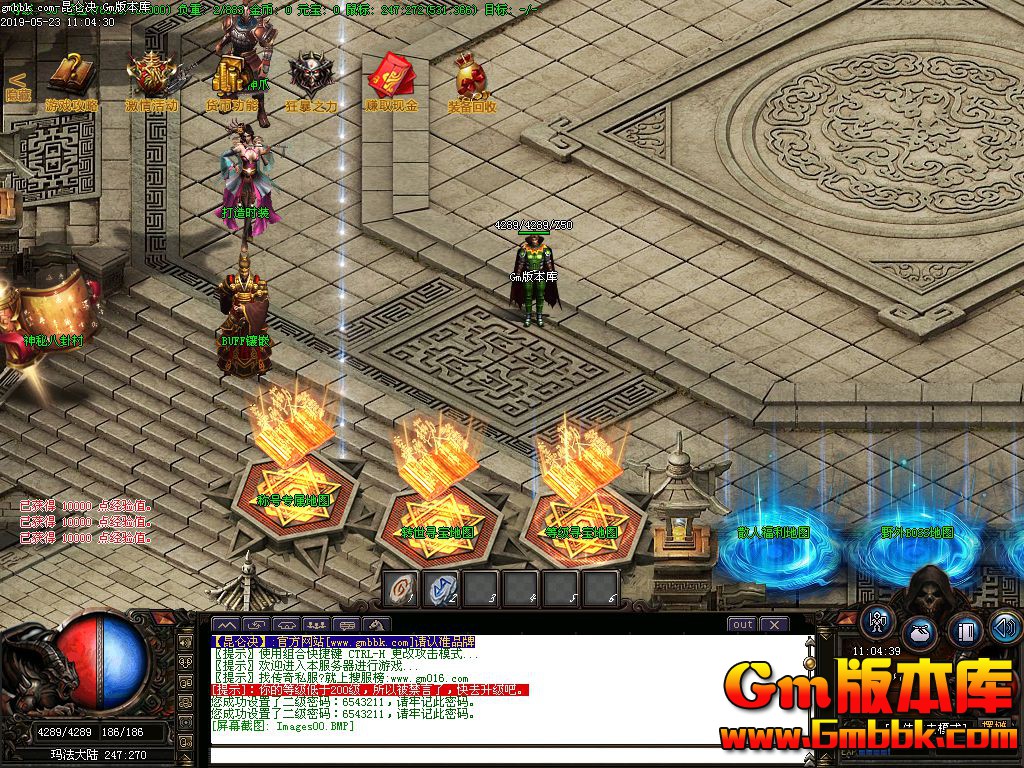
Task: Use the blue item in hotbar slot 2
Action: point(441,589)
